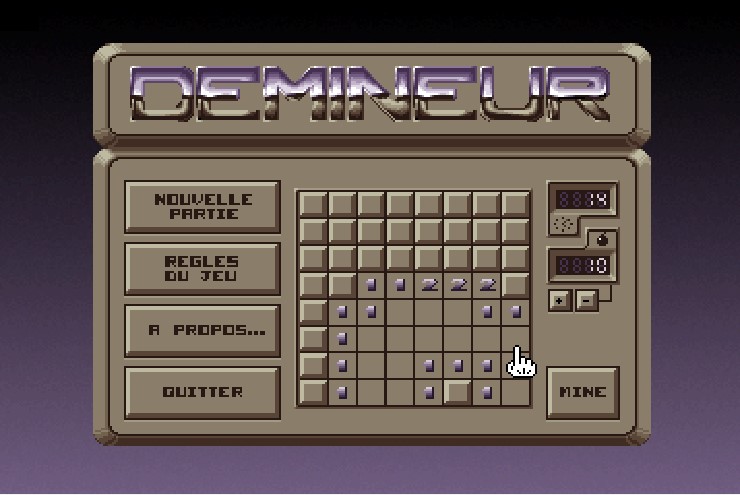Decrease mine count with the minus button
Image resolution: width=740 pixels, height=495 pixels.
coord(587,300)
